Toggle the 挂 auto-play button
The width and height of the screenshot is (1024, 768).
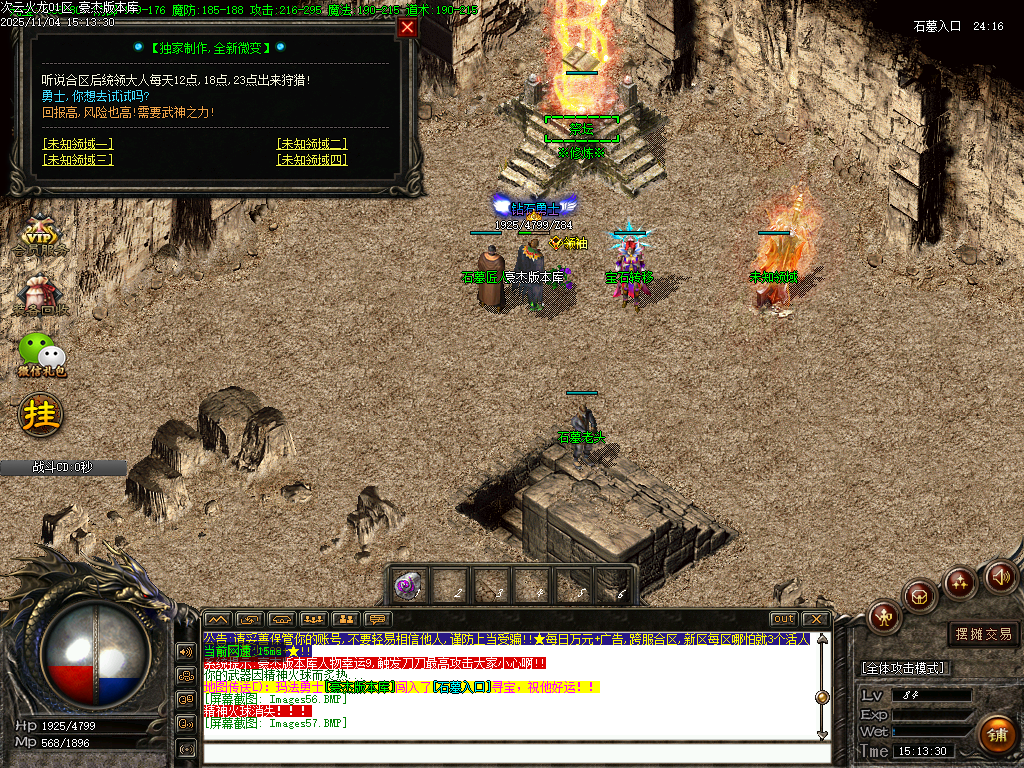coord(41,413)
